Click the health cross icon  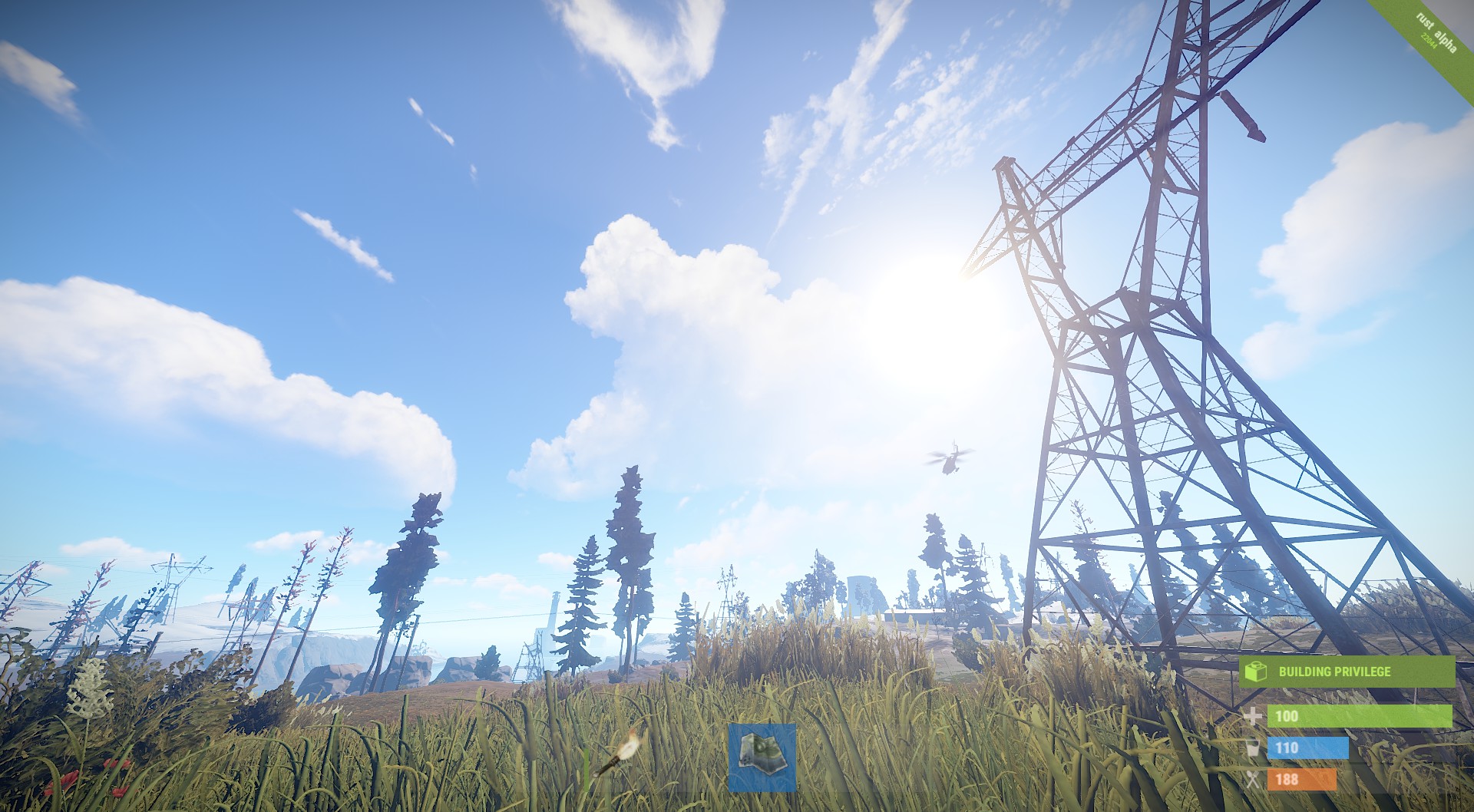click(1252, 715)
